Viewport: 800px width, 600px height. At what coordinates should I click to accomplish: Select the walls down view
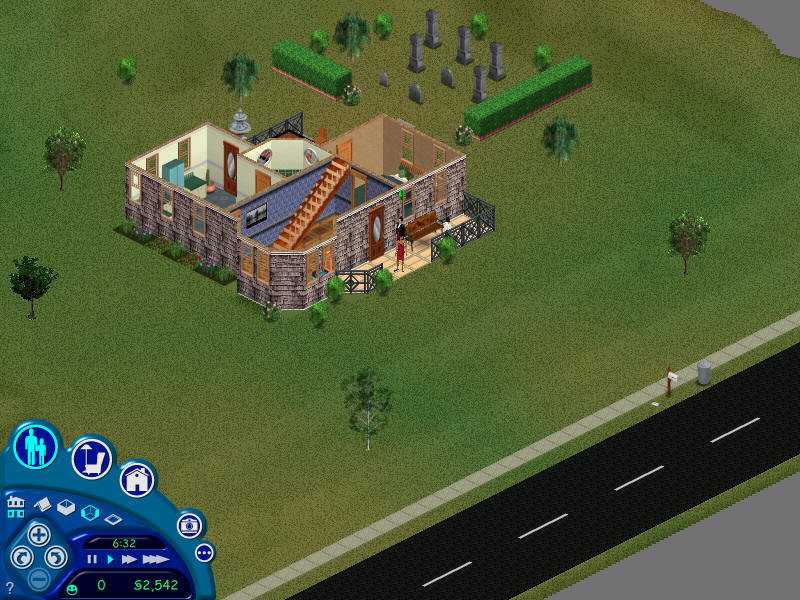(x=113, y=520)
